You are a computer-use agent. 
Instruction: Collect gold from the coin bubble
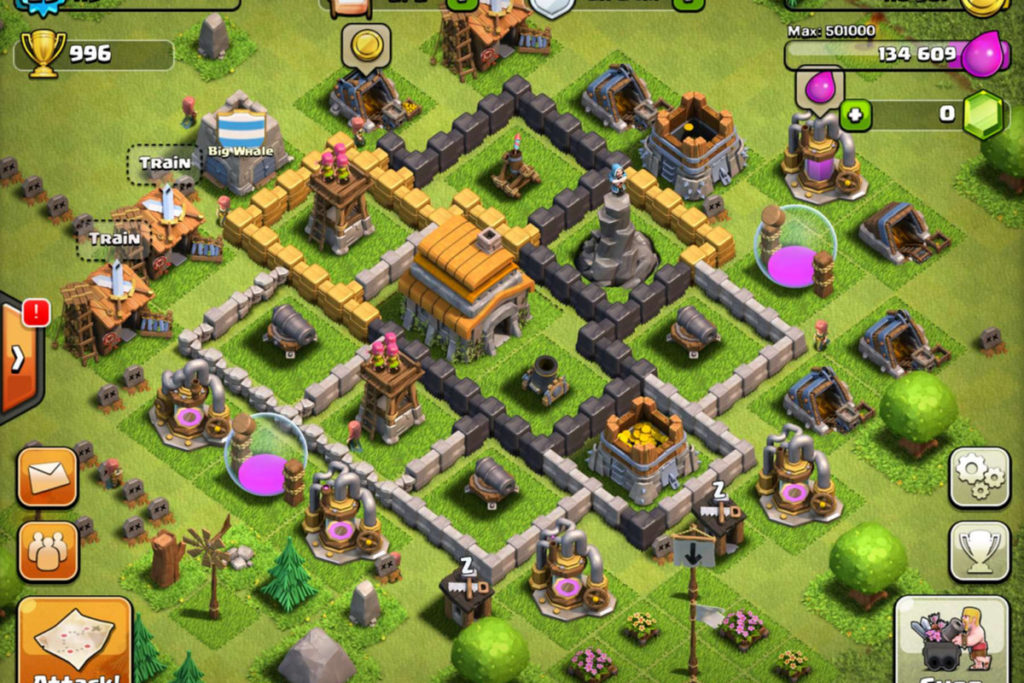365,45
